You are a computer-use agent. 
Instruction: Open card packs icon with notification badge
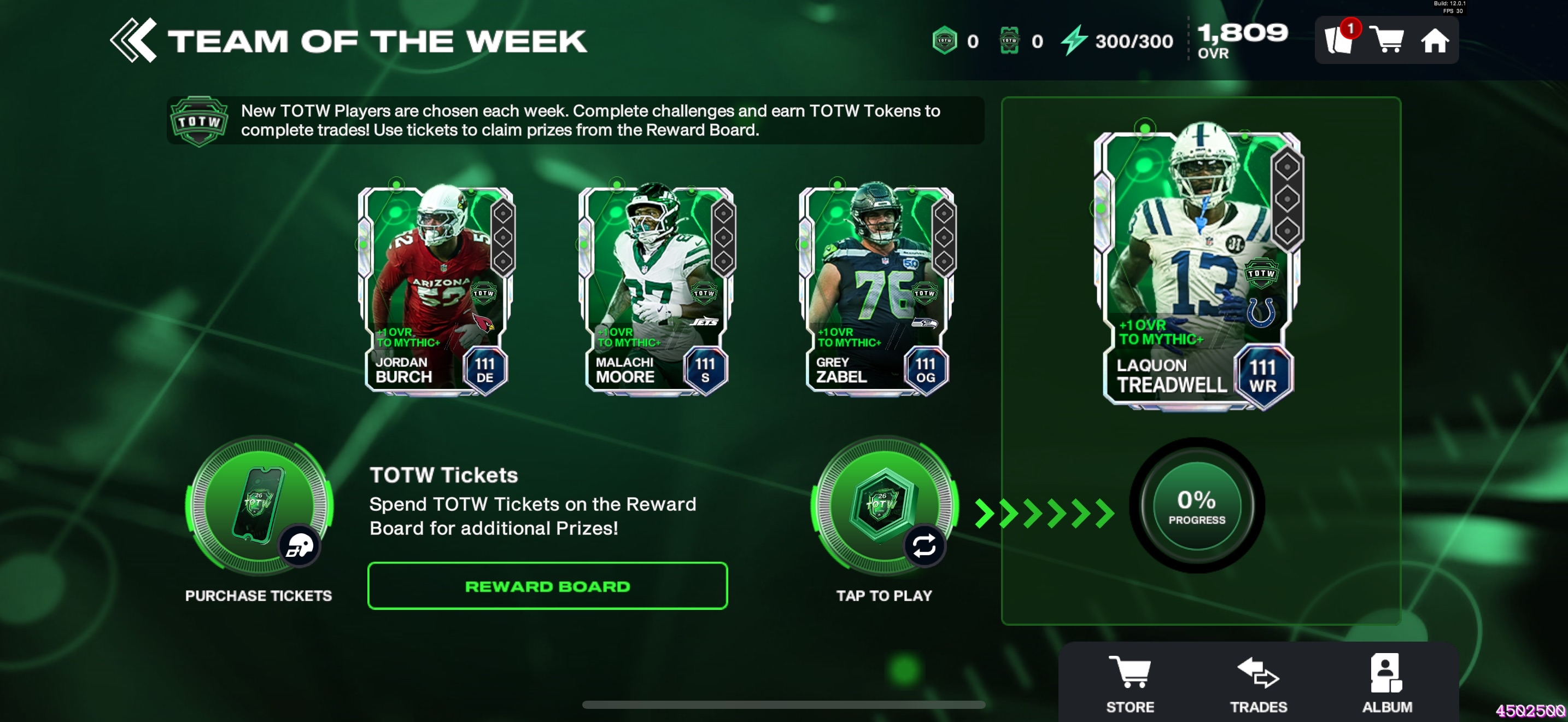tap(1339, 41)
